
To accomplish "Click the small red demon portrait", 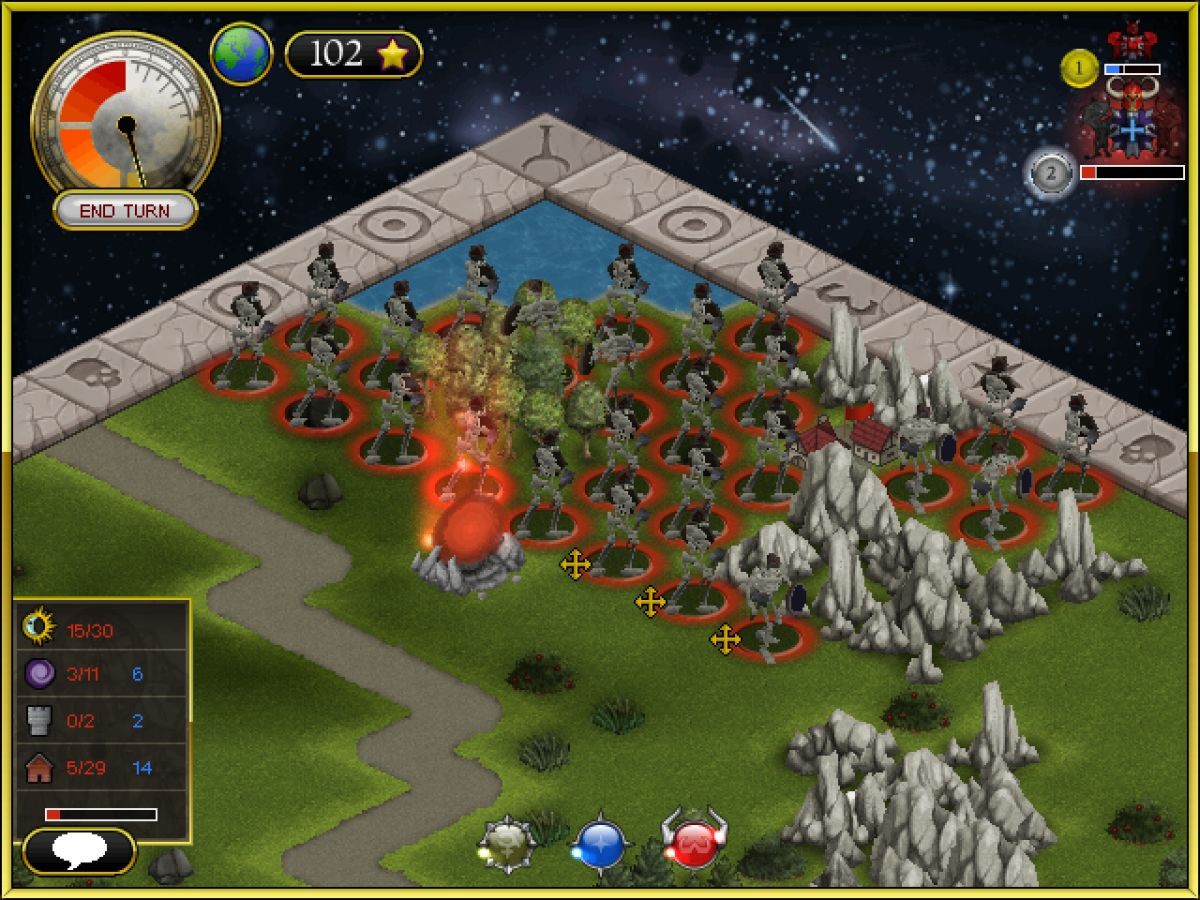I will click(x=1131, y=42).
